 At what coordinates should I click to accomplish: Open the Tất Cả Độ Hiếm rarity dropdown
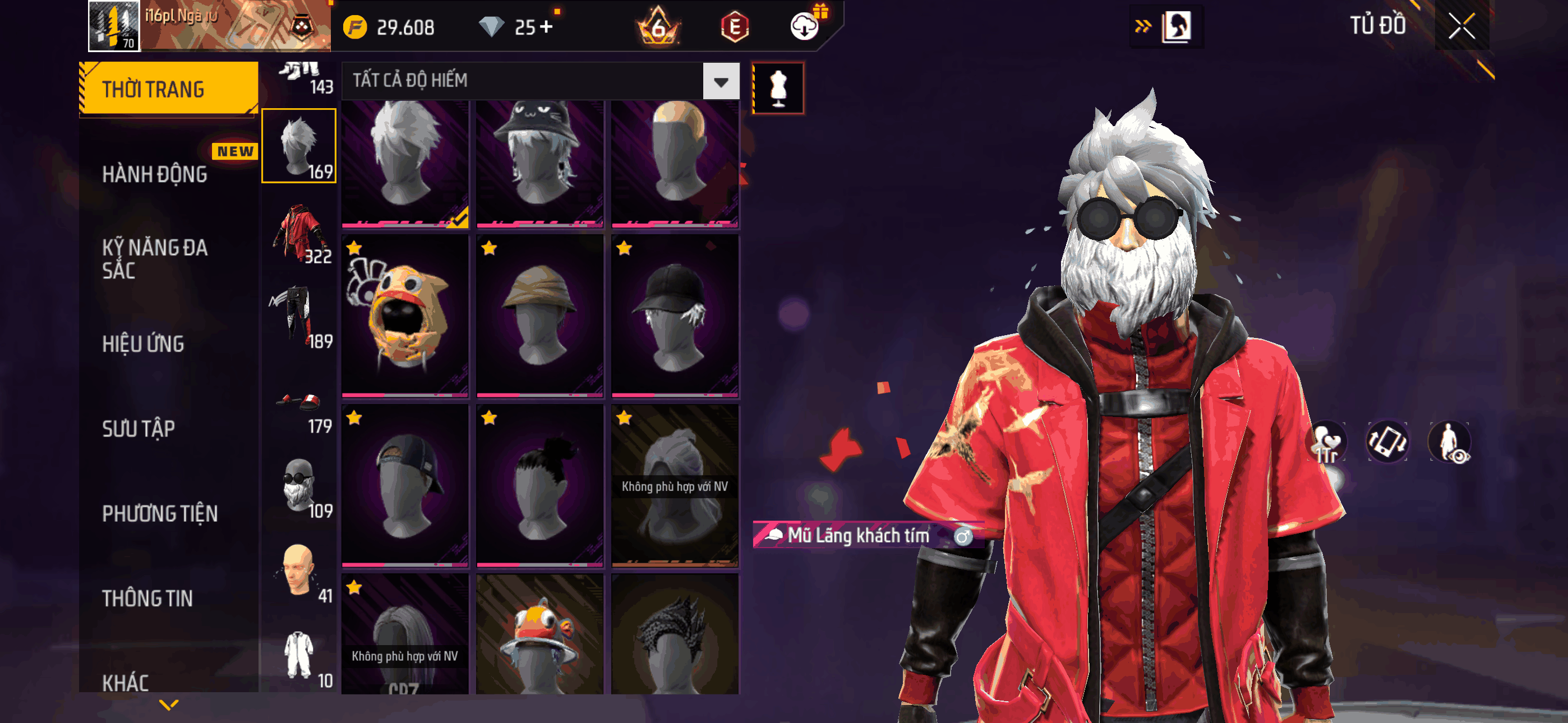[x=721, y=81]
